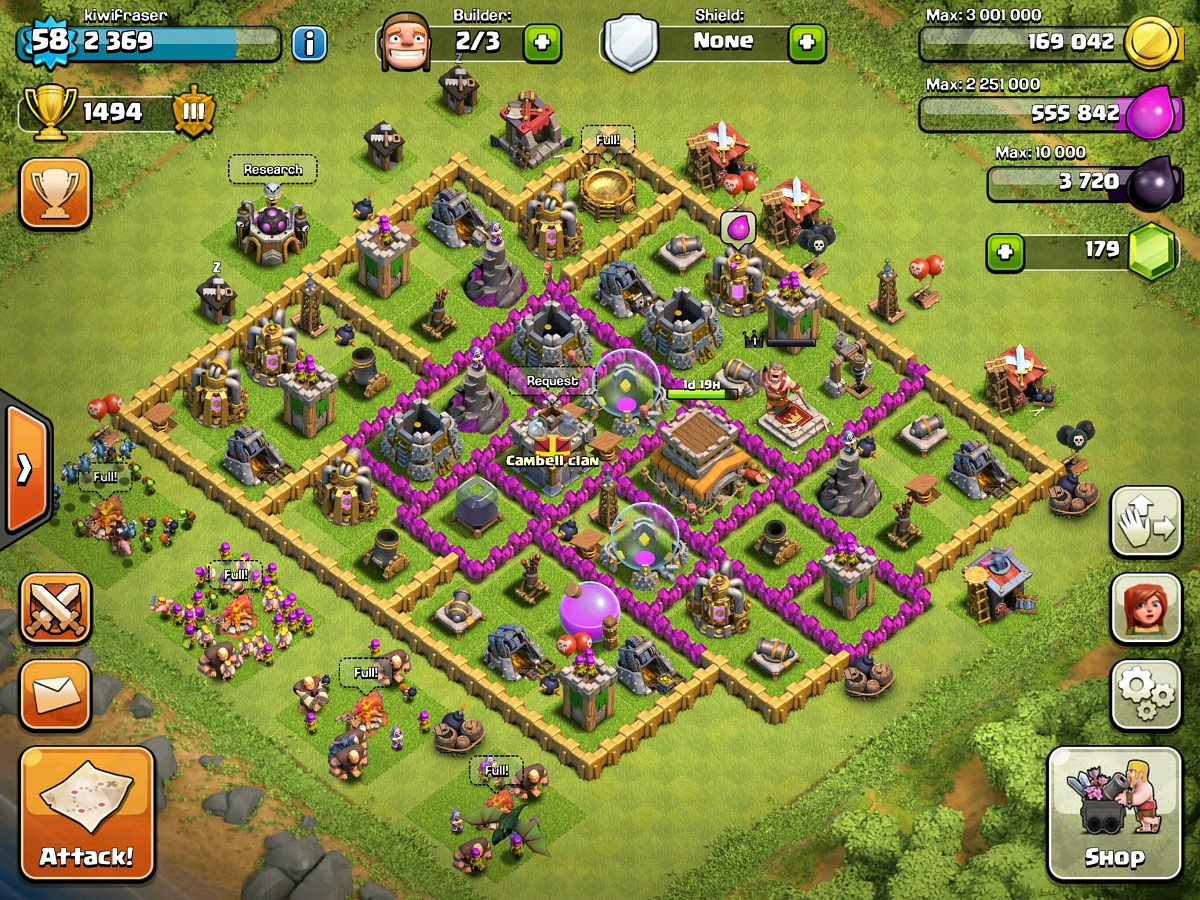Collect elixir from the pink drop bubble
Viewport: 1200px width, 900px height.
(x=735, y=229)
